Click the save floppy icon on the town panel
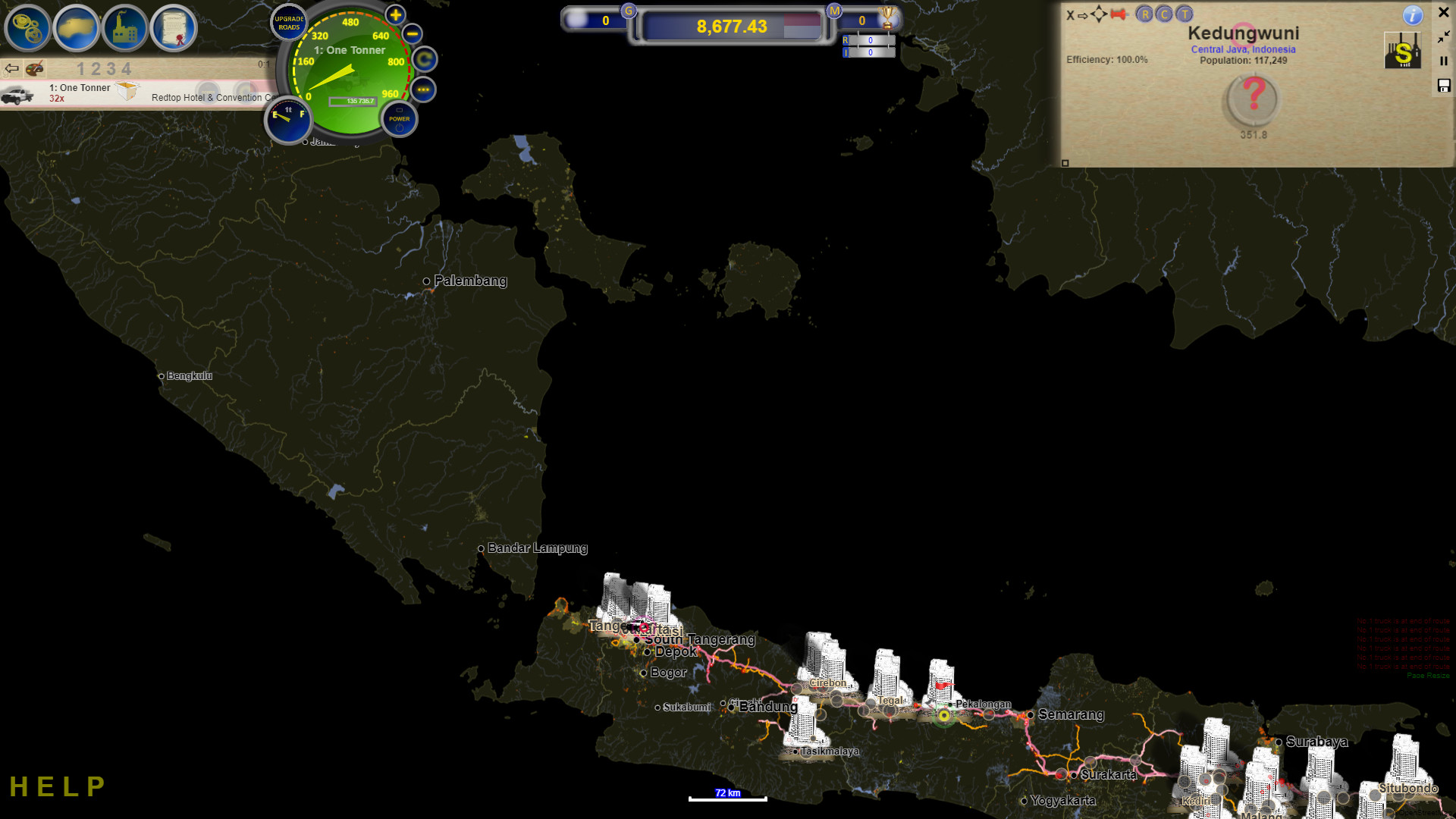Viewport: 1456px width, 819px height. pos(1444,86)
